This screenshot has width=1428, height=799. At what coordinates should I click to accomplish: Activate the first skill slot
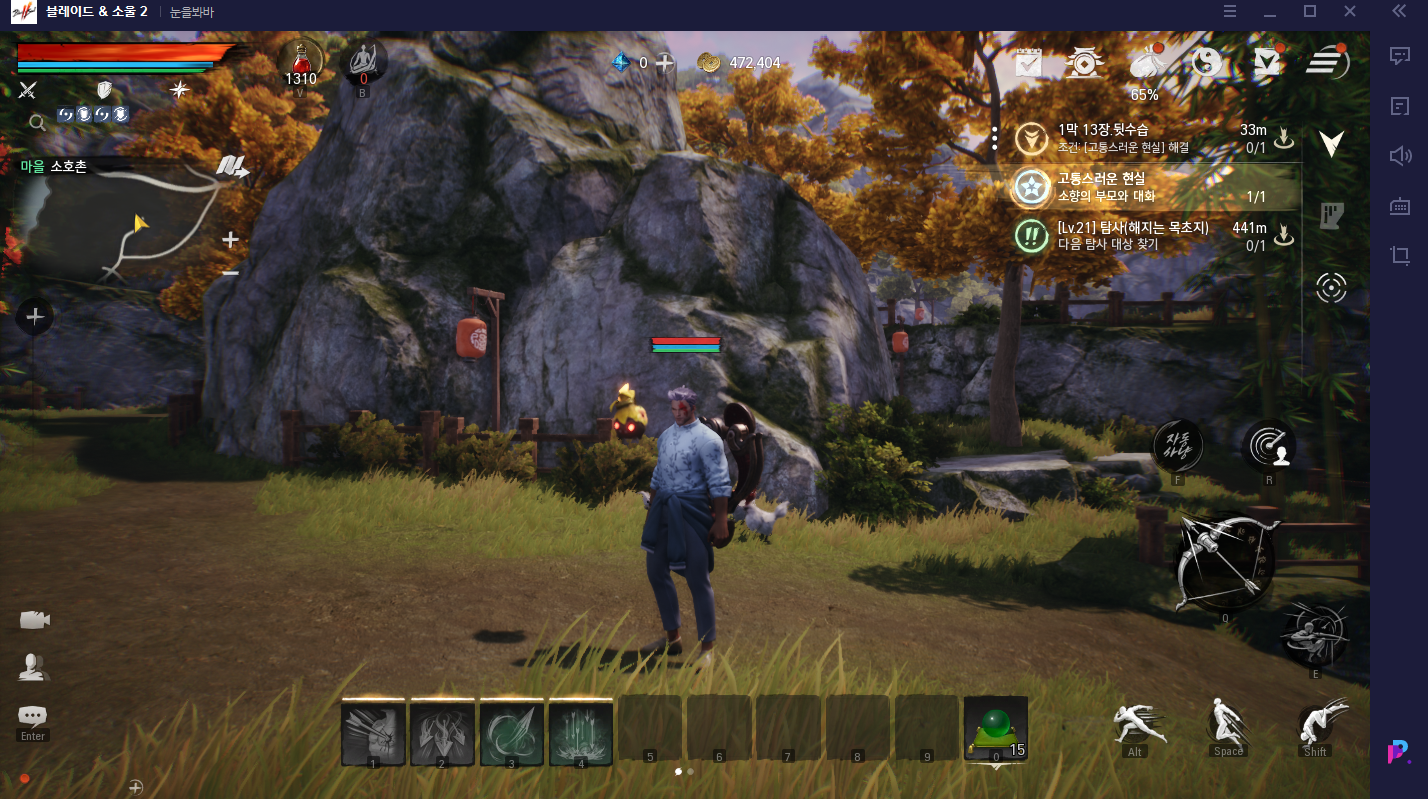pos(373,733)
